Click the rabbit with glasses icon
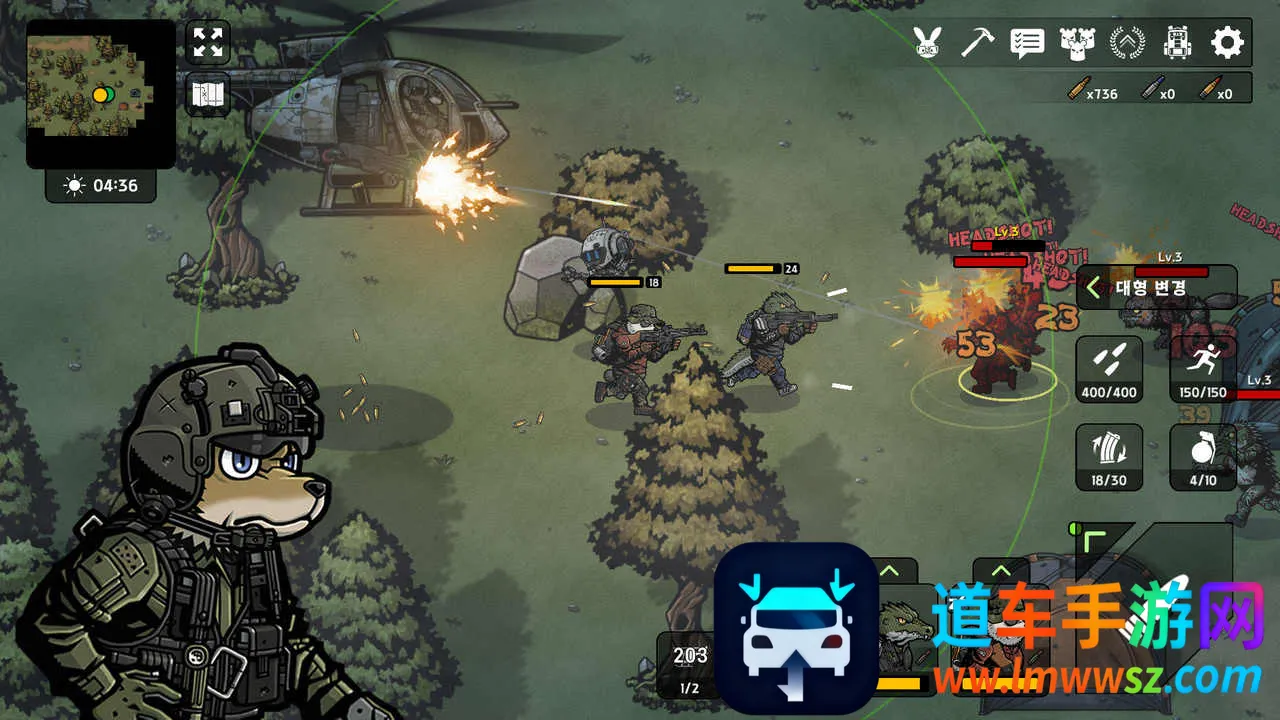1280x720 pixels. point(928,42)
